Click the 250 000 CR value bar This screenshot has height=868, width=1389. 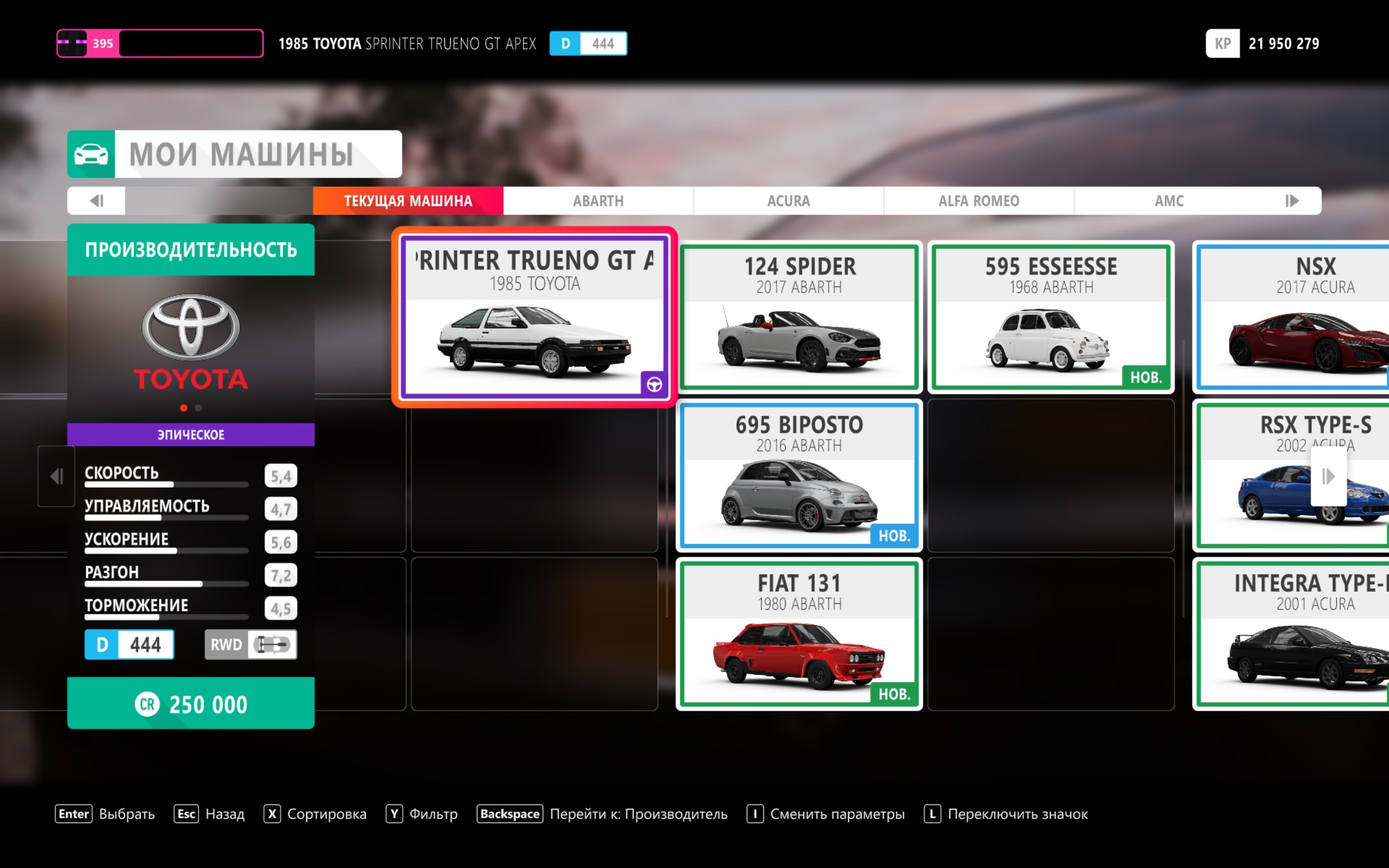(x=190, y=703)
